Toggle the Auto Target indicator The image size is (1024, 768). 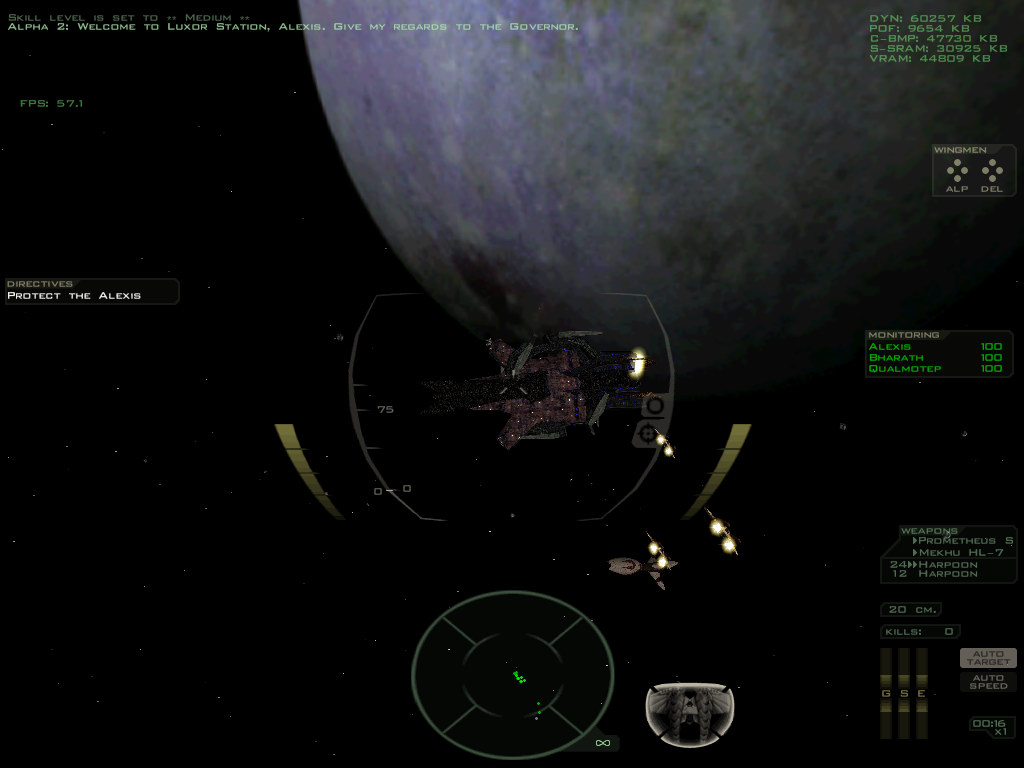tap(988, 658)
